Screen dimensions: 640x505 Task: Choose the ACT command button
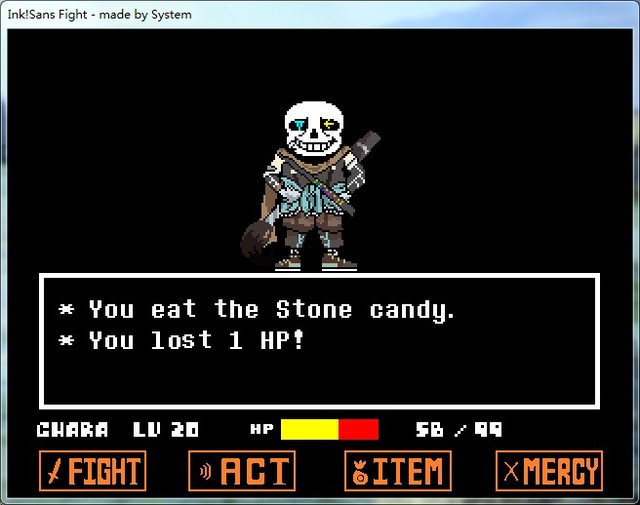tap(242, 471)
